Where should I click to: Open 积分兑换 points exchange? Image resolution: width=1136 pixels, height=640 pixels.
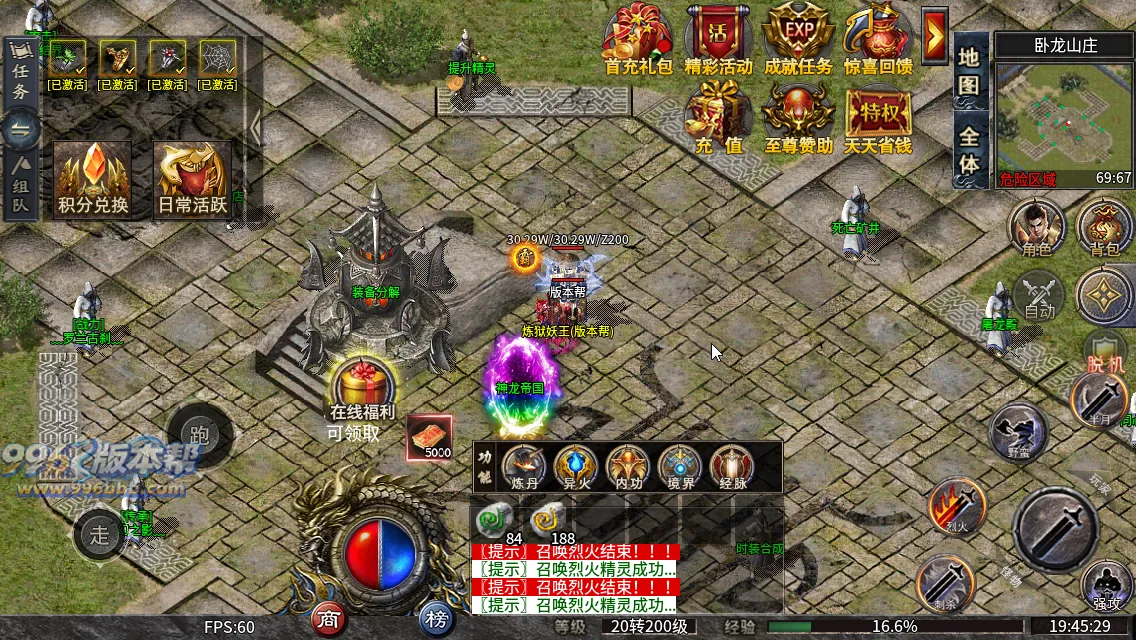click(93, 178)
